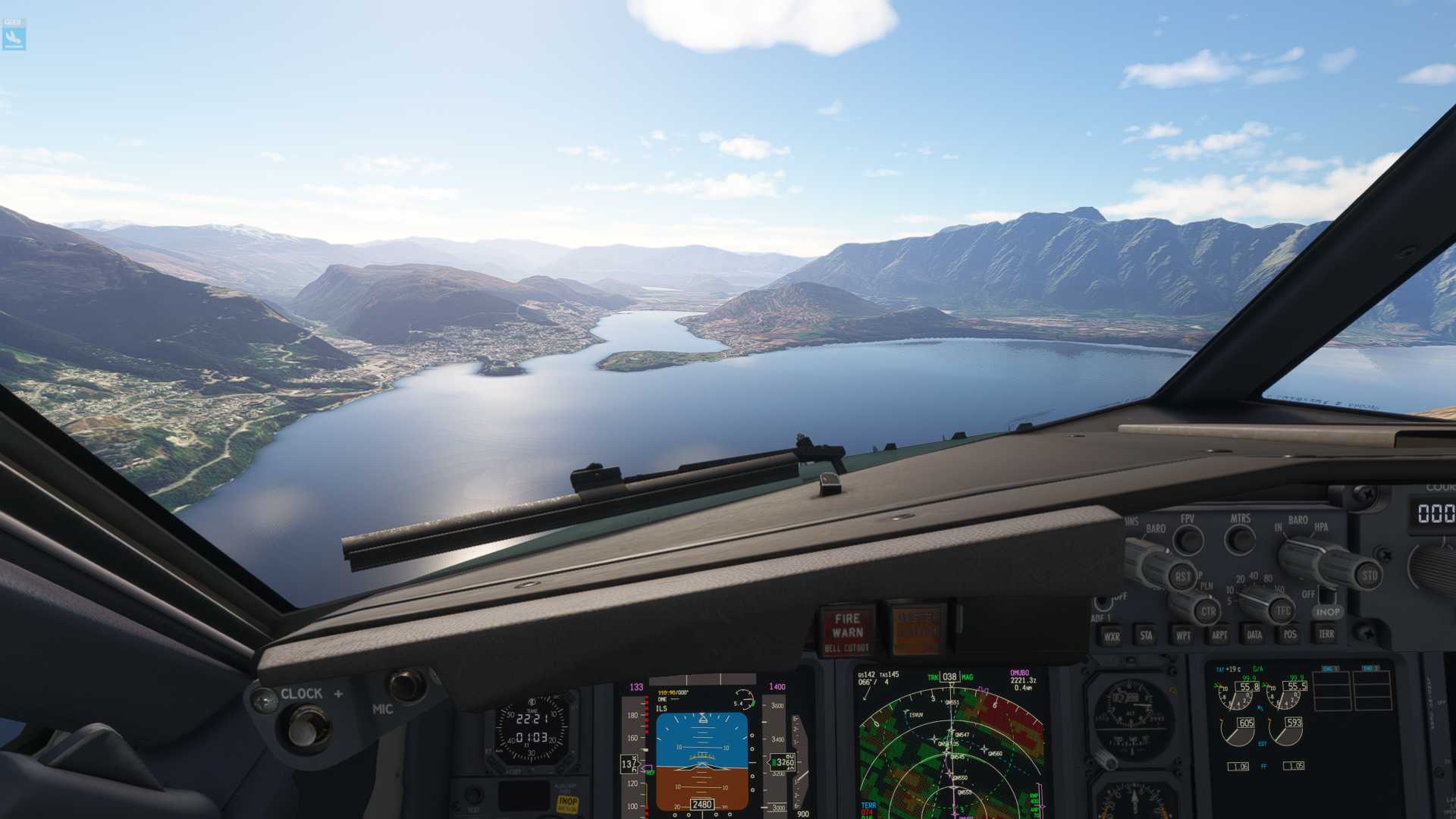
Task: Push the WXR weather radar button
Action: tap(1111, 636)
